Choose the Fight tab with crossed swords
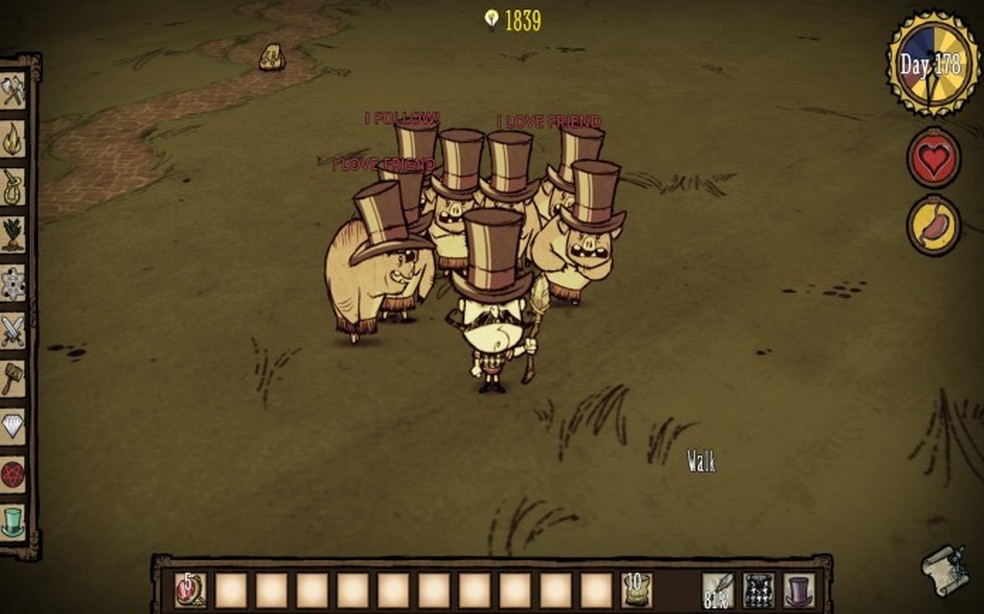This screenshot has height=614, width=984. point(13,329)
